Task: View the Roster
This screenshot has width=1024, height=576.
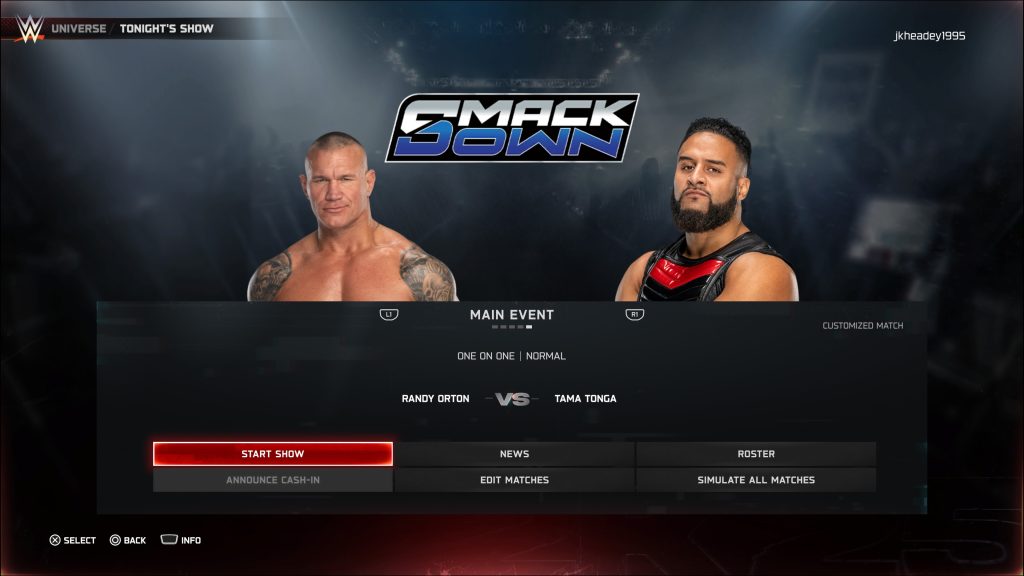Action: 756,454
